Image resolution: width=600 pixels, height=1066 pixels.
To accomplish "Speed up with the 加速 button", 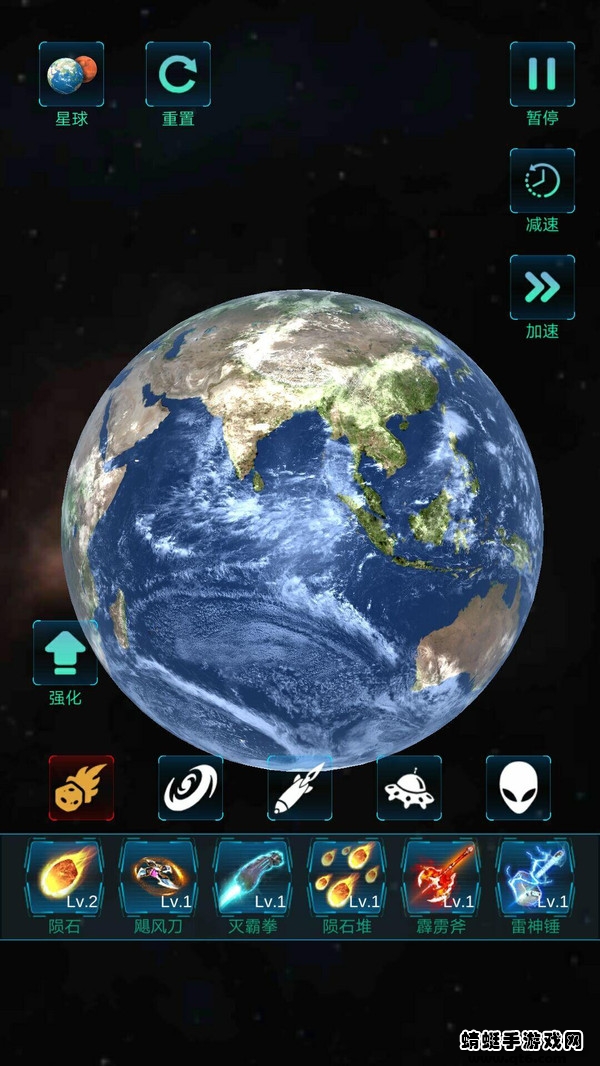I will [x=542, y=288].
